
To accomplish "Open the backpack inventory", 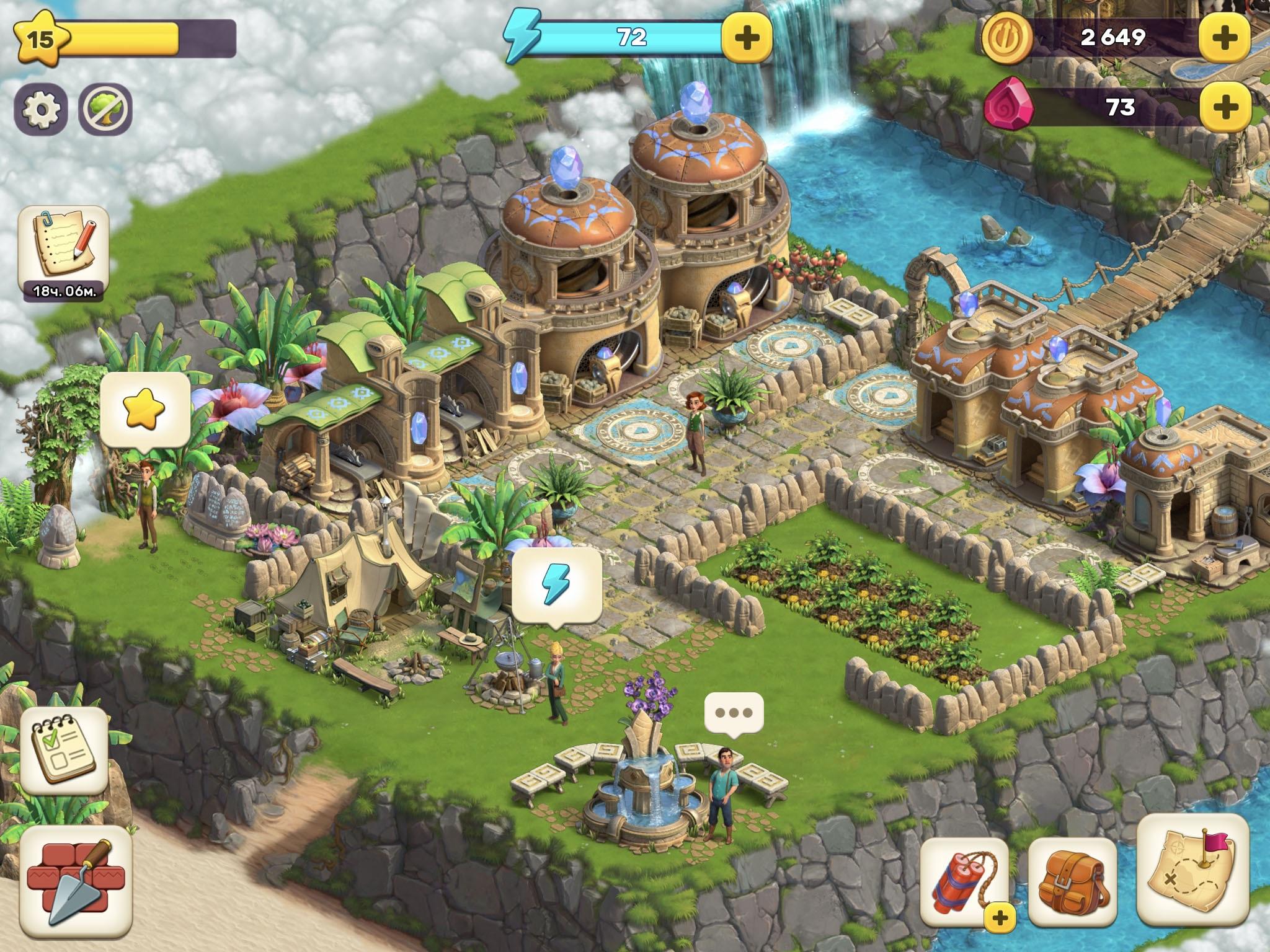I will [x=1073, y=880].
